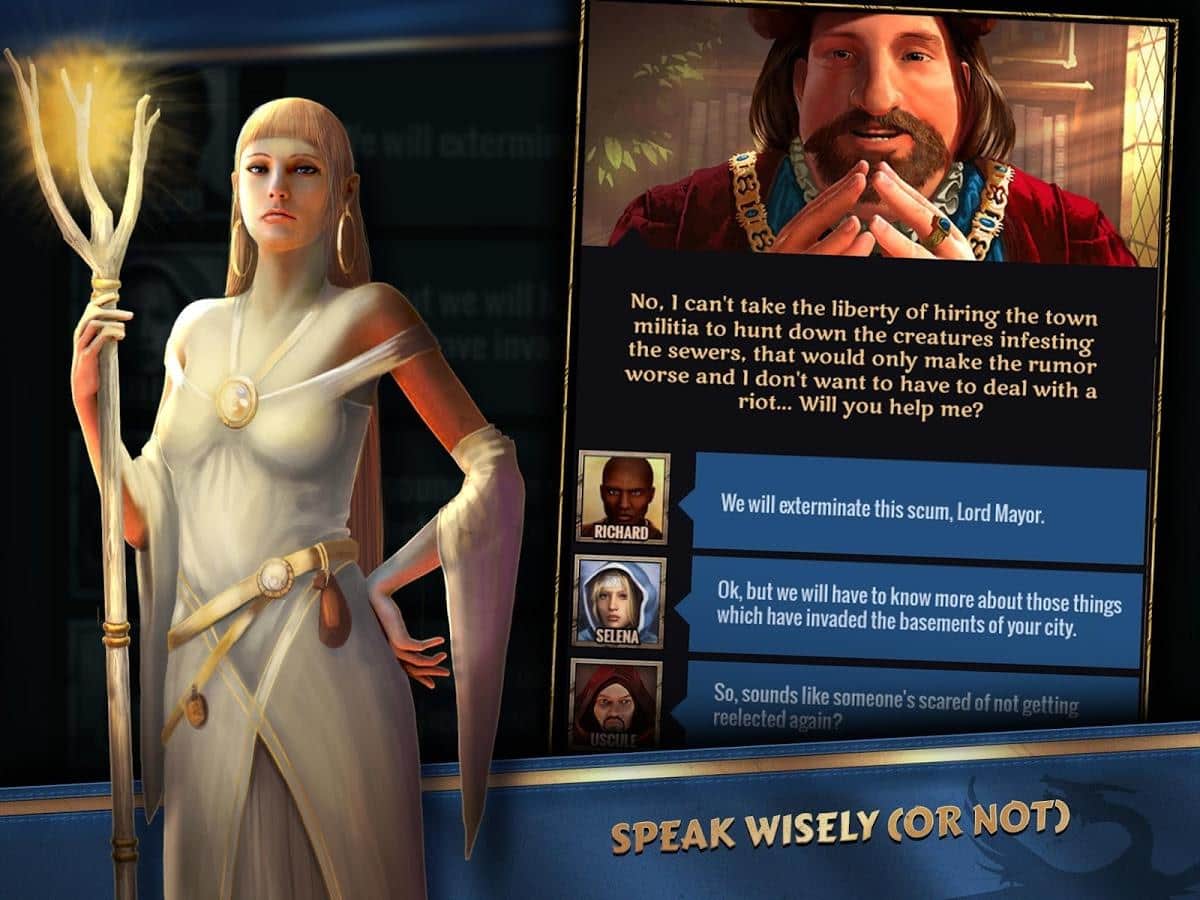Image resolution: width=1200 pixels, height=900 pixels.
Task: Click Richard's character portrait
Action: pyautogui.click(x=622, y=498)
